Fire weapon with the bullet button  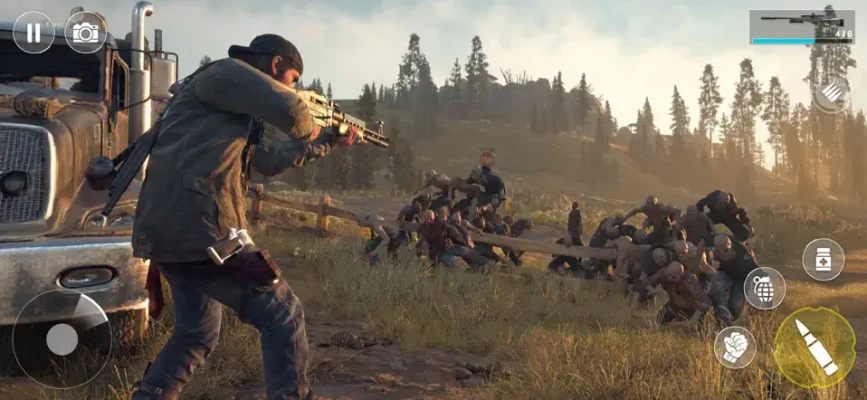(815, 346)
